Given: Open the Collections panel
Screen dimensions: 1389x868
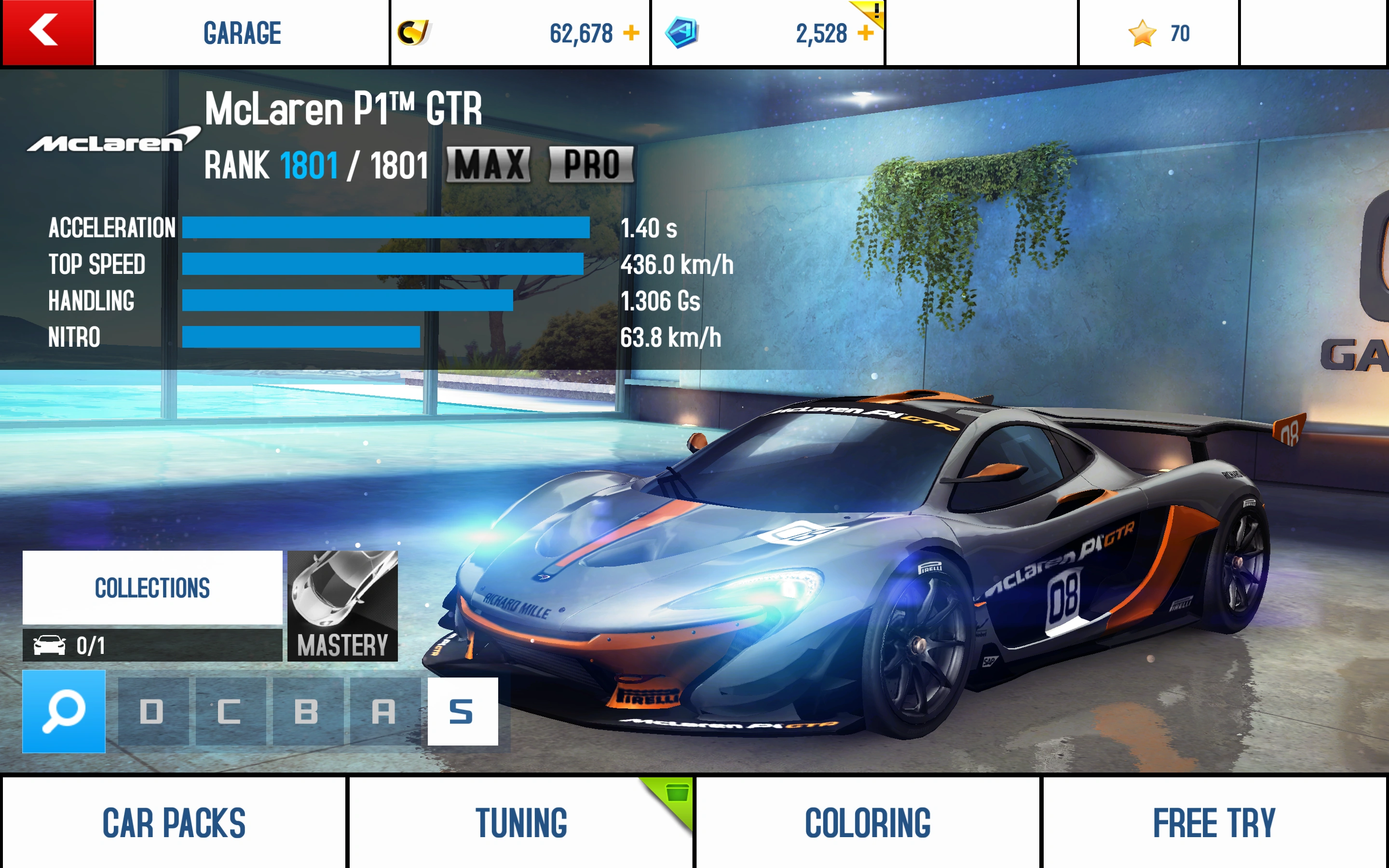Looking at the screenshot, I should 152,587.
